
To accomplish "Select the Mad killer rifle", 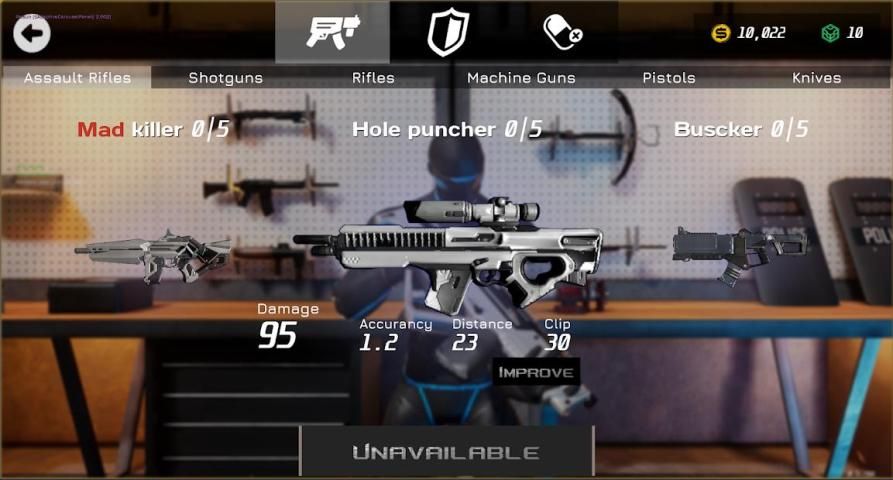I will (x=153, y=256).
